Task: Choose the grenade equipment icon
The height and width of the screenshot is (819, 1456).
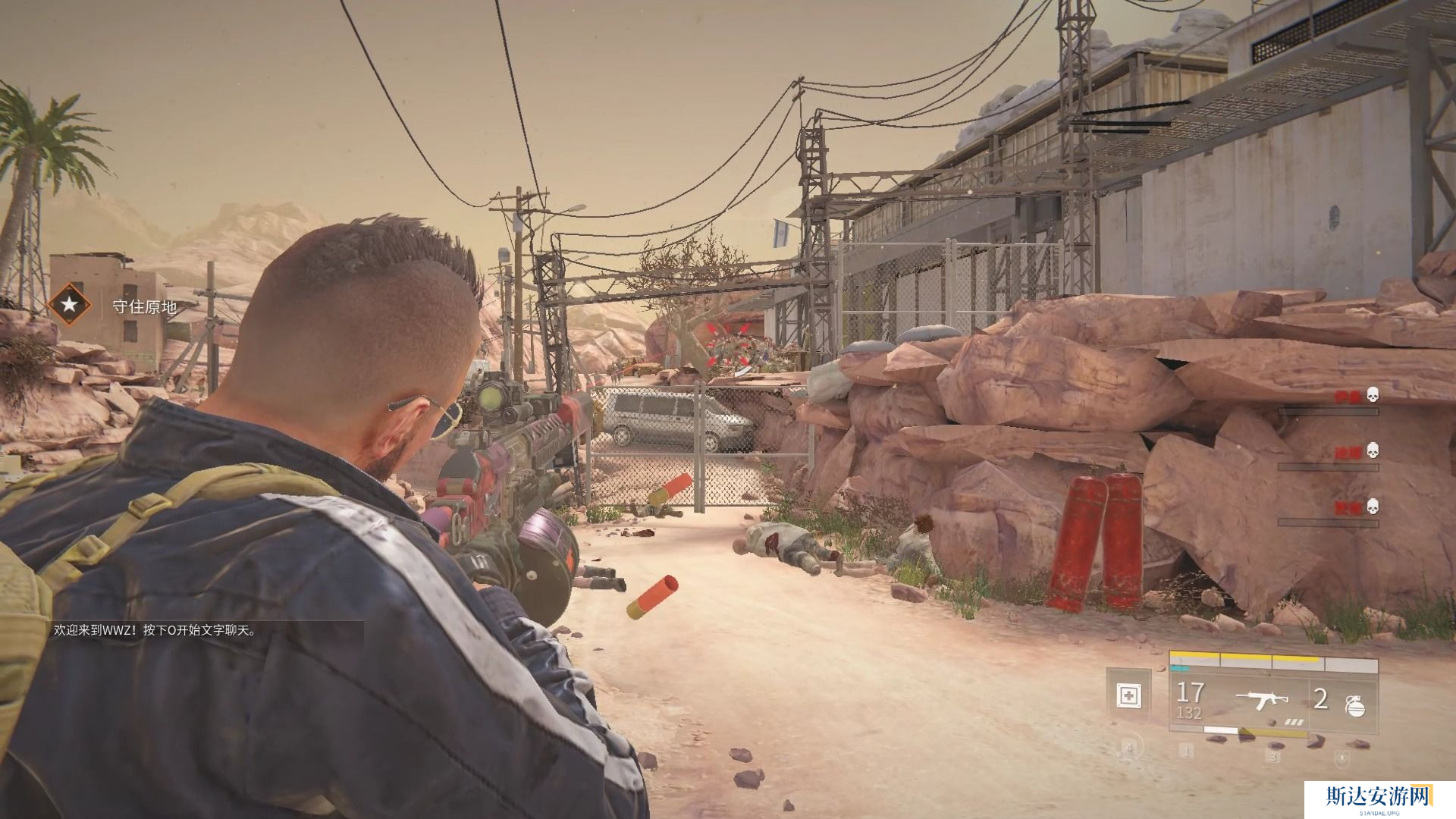Action: coord(1354,705)
